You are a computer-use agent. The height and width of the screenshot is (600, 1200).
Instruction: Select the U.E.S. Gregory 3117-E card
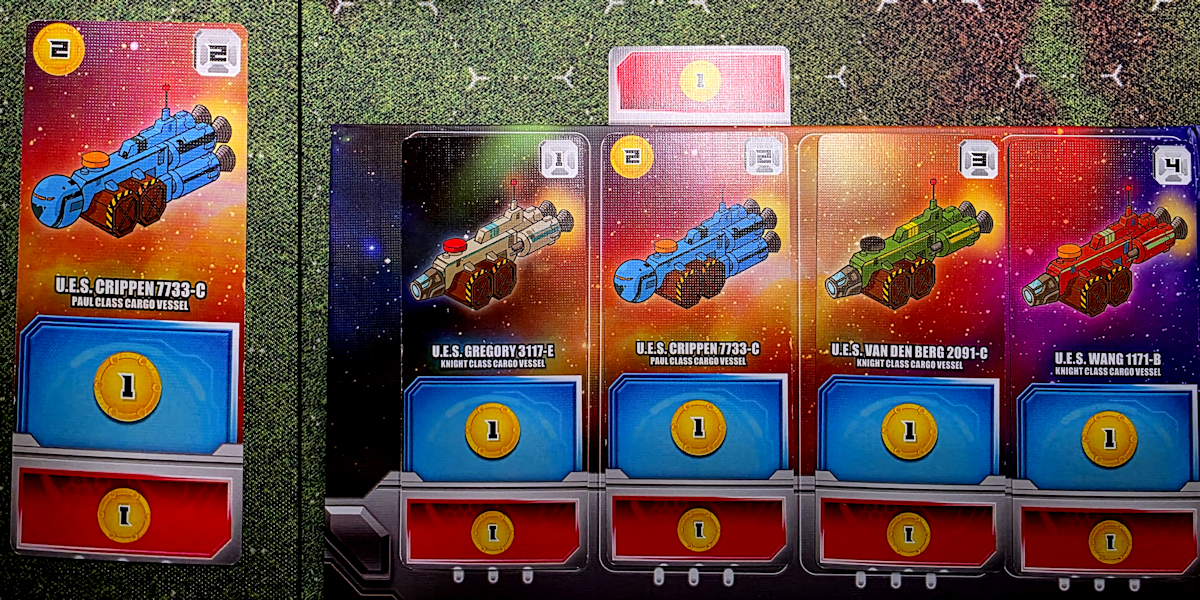click(494, 350)
